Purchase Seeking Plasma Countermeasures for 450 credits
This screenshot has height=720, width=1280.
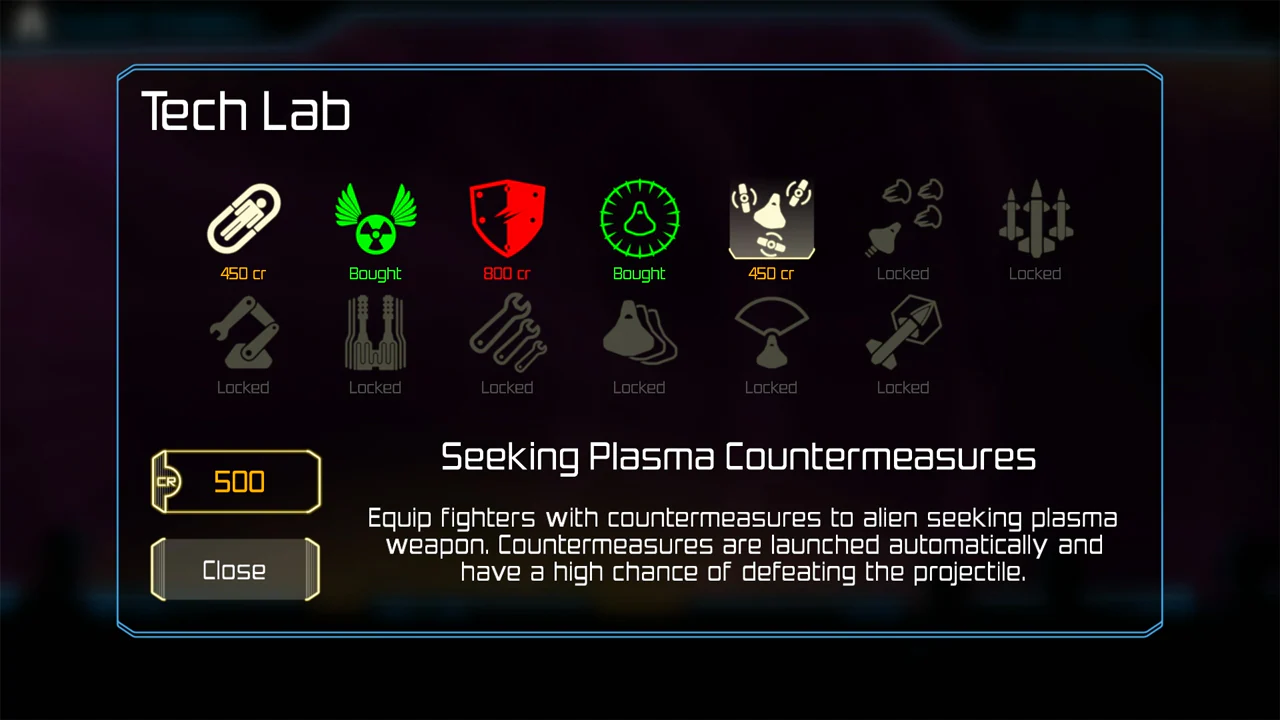[771, 273]
